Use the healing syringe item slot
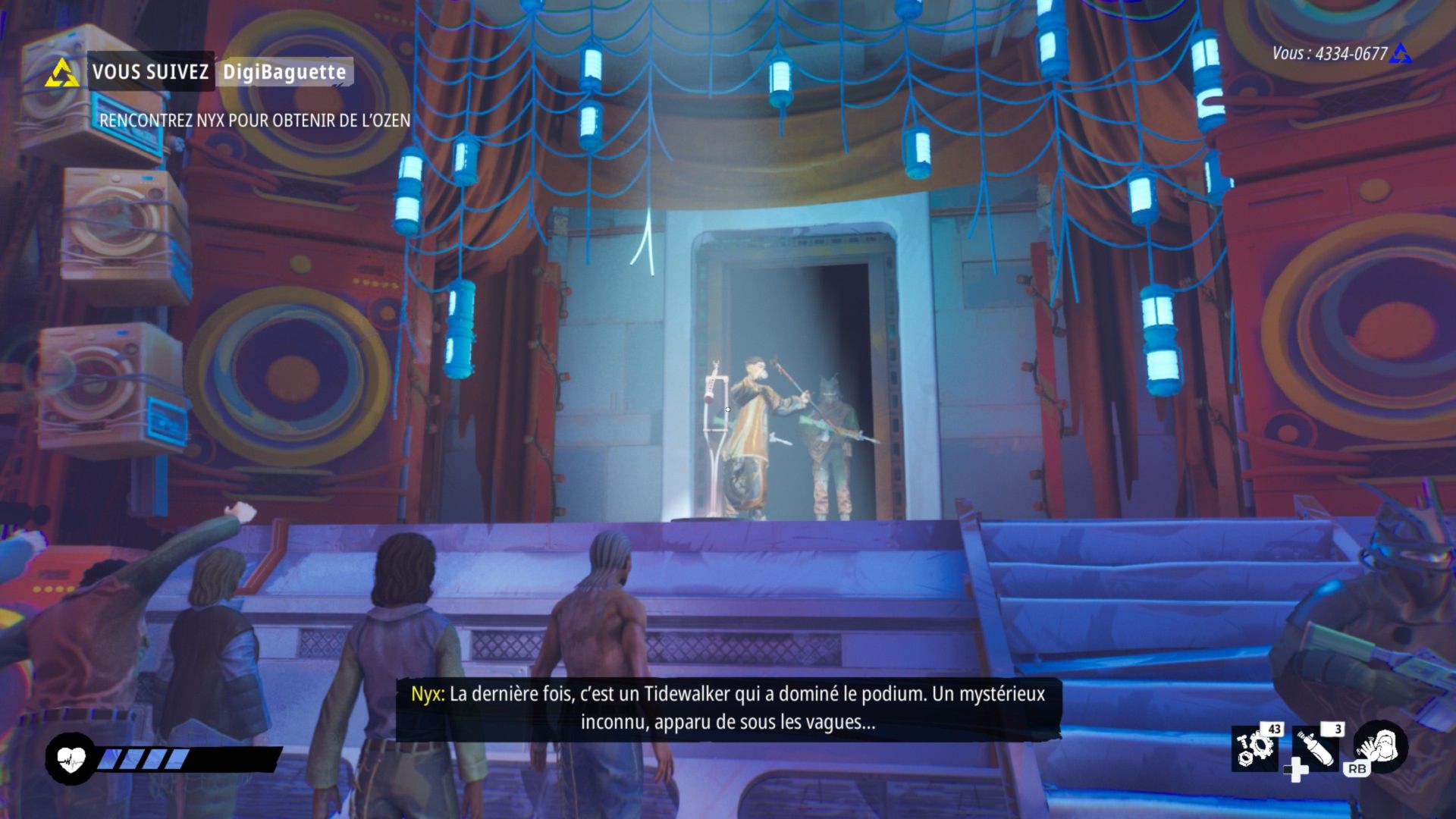1456x819 pixels. tap(1316, 748)
